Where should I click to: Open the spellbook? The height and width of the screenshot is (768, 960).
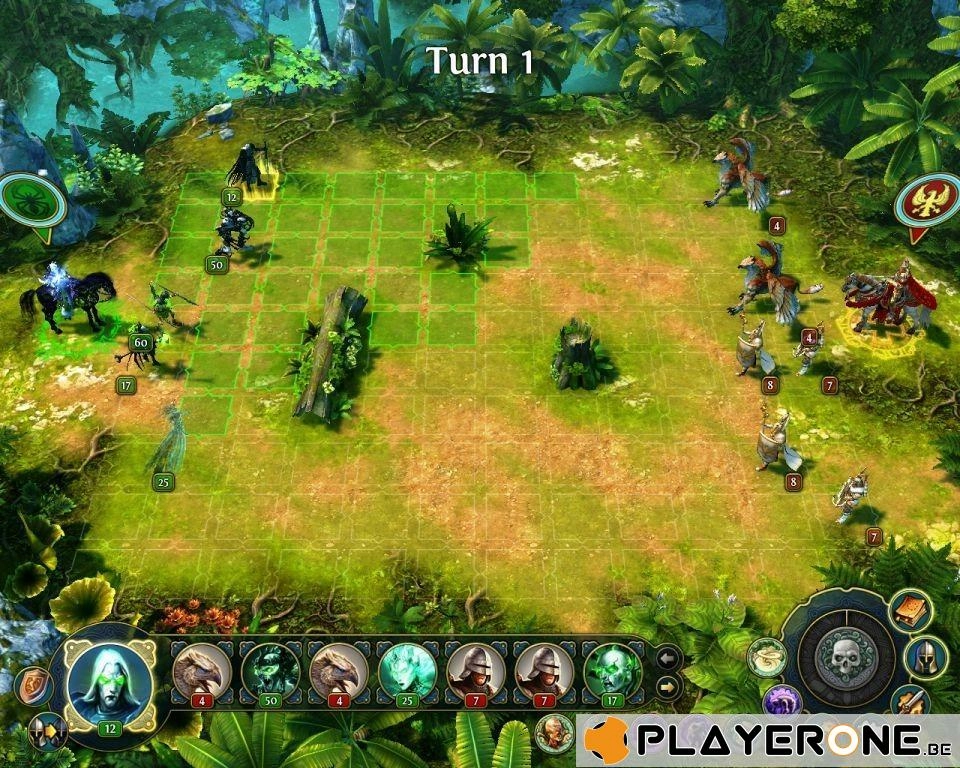pos(911,611)
